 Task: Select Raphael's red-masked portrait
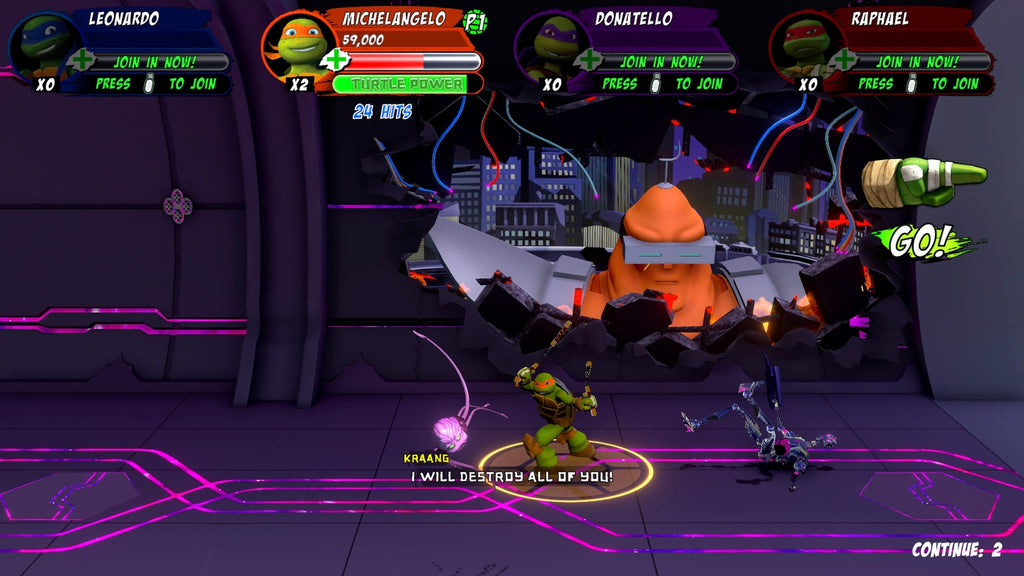coord(805,44)
